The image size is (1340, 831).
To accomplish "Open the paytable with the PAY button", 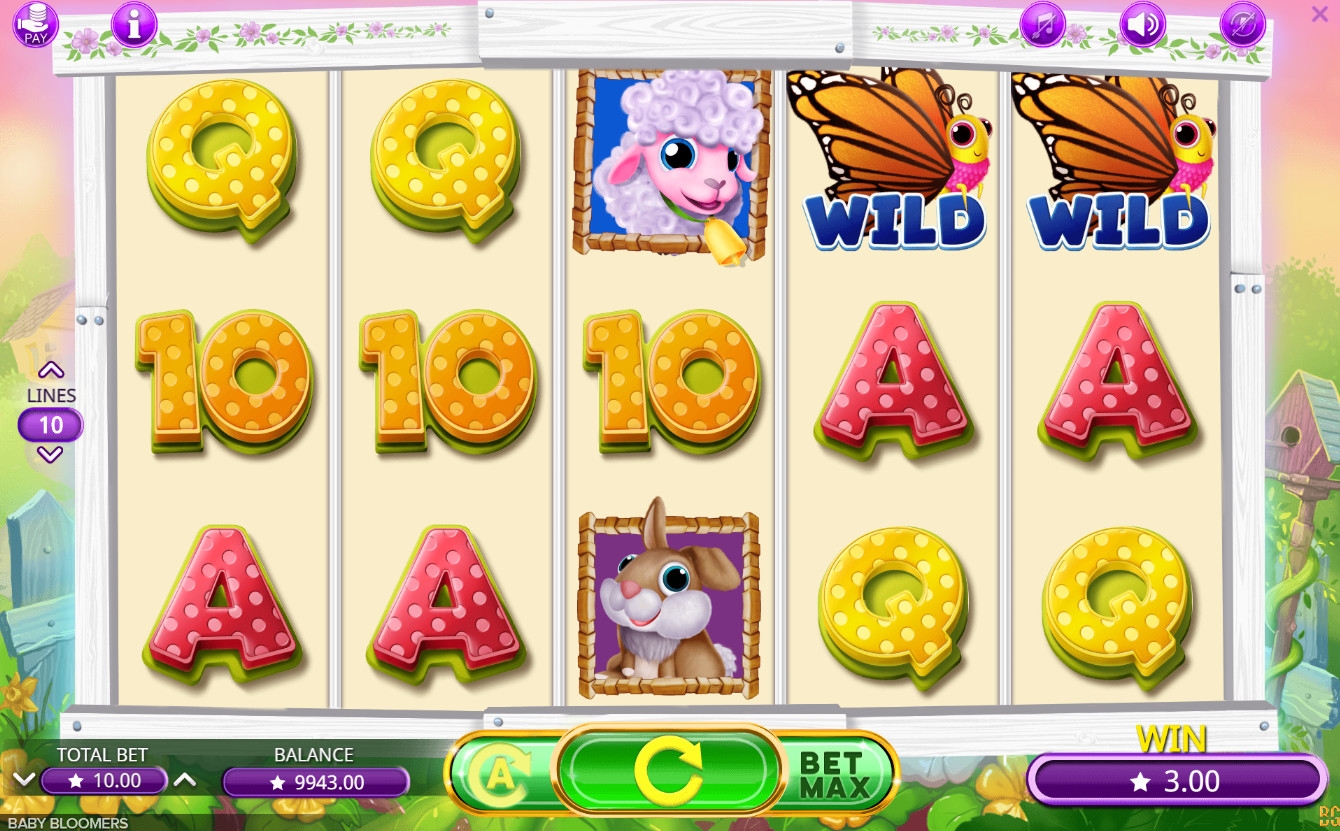I will point(35,25).
